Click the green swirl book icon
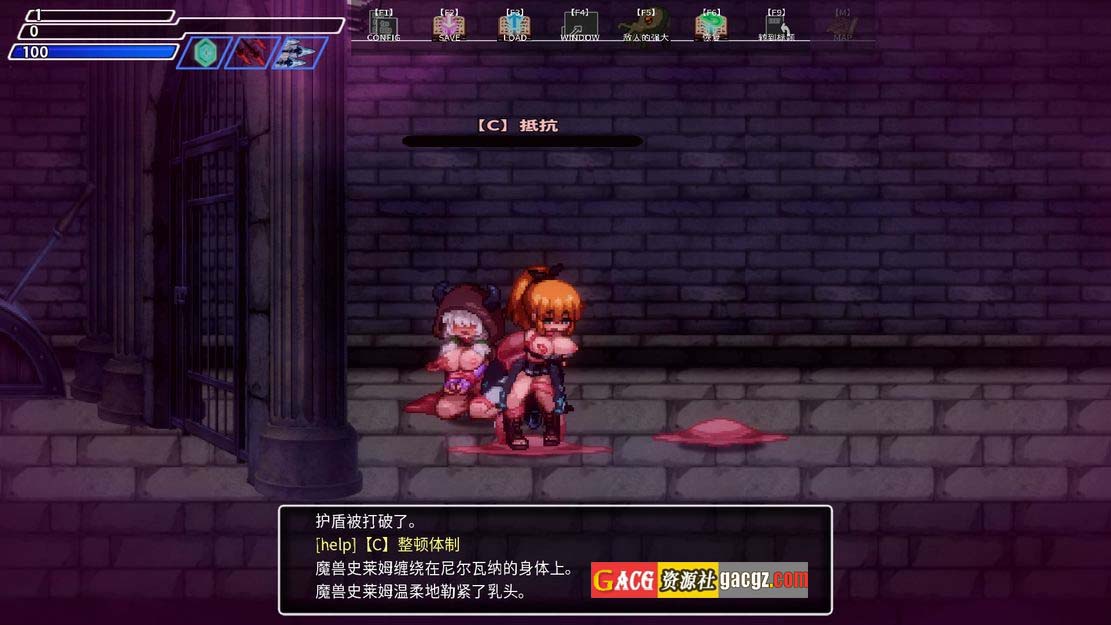Screen dimensions: 1111x625 coord(711,26)
